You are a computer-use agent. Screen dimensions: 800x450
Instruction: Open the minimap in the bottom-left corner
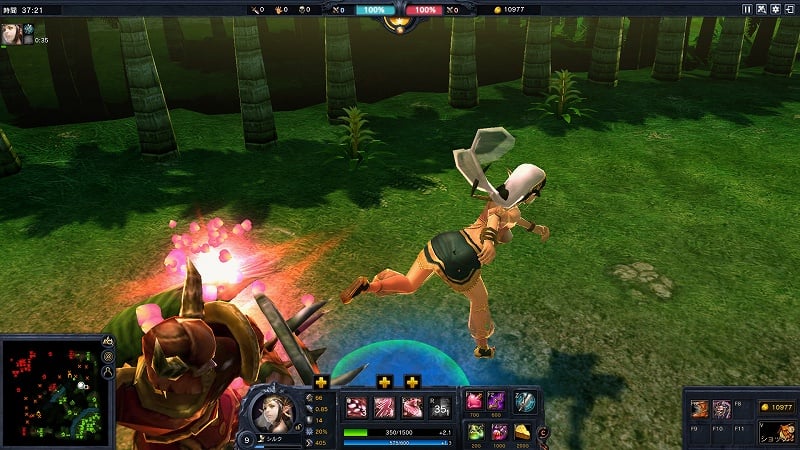coord(50,391)
